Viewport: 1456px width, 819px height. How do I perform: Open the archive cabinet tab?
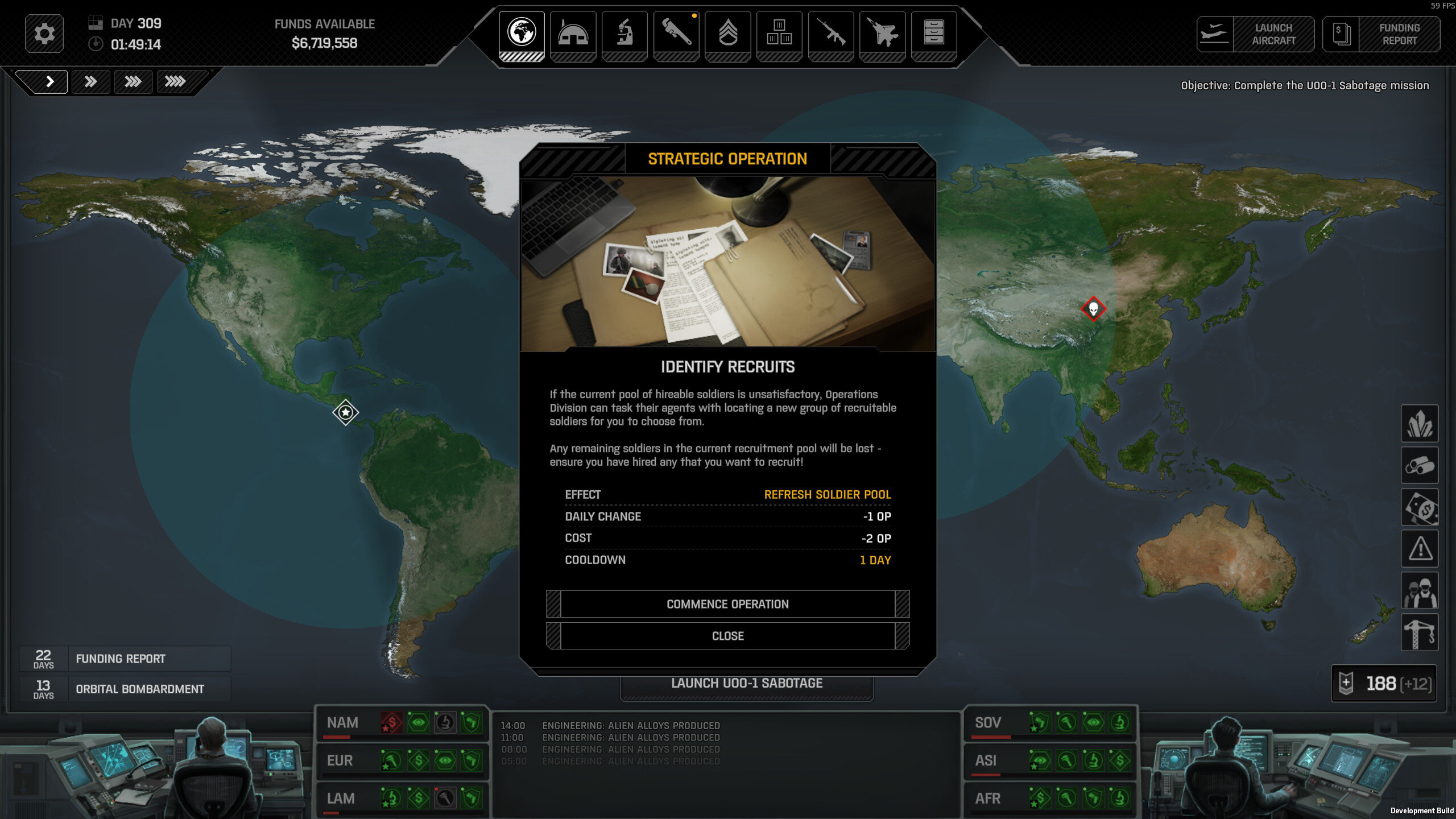pos(934,34)
